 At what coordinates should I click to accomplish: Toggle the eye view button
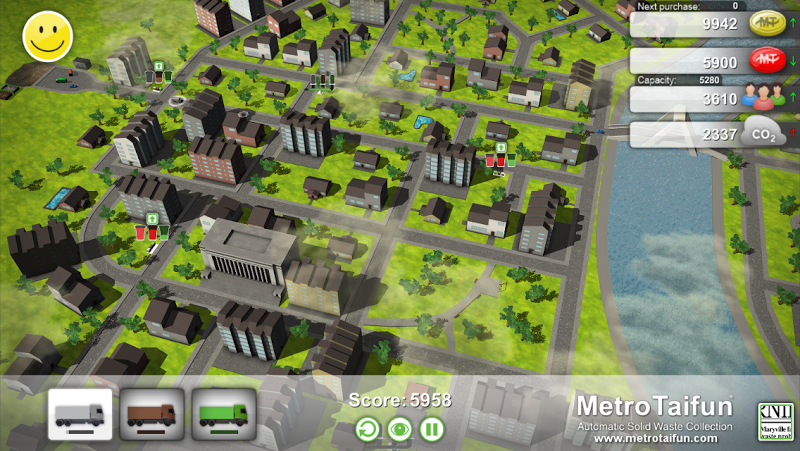click(x=400, y=431)
